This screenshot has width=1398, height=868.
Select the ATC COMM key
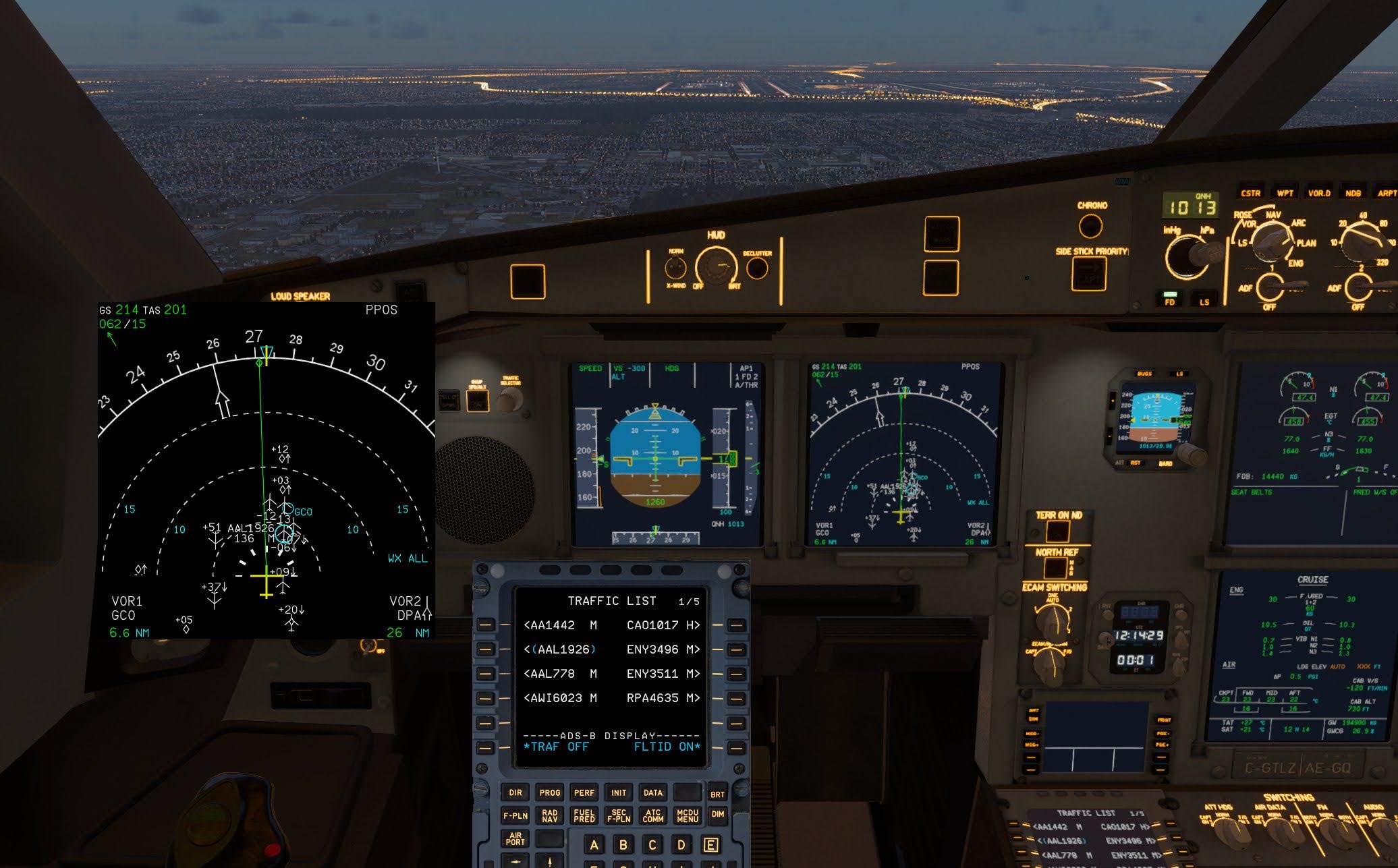click(652, 816)
